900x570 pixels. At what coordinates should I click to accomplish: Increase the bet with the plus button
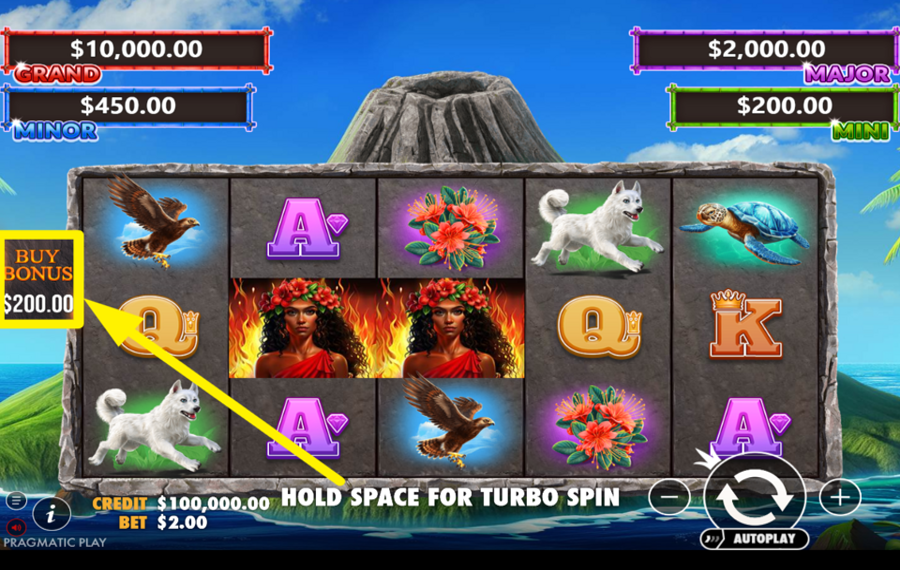pos(840,496)
